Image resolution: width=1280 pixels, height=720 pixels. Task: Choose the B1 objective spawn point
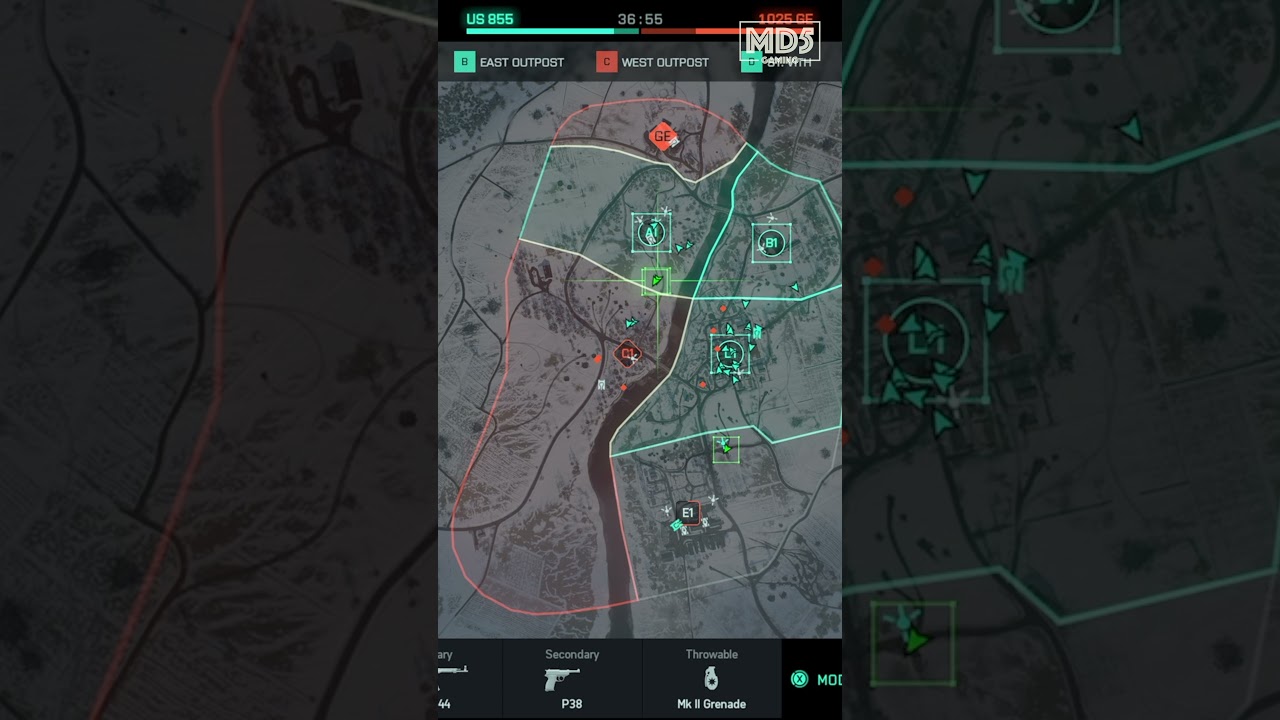771,243
